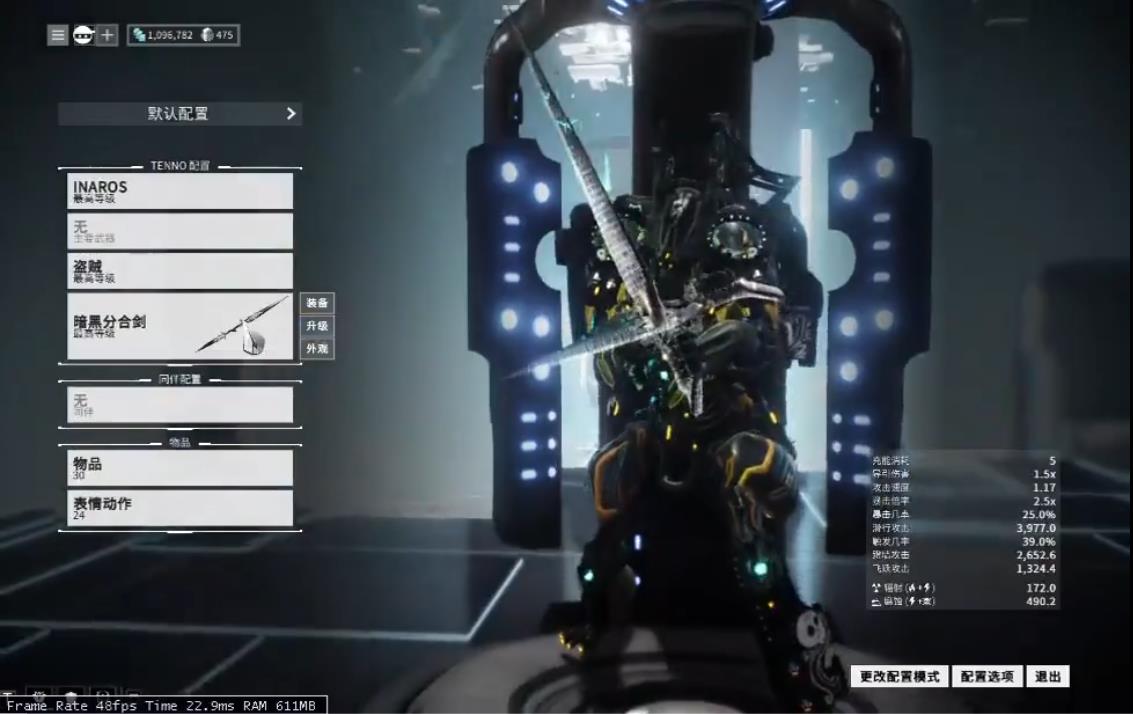Open 配置选项 loadout options
Viewport: 1133px width, 714px height.
987,677
